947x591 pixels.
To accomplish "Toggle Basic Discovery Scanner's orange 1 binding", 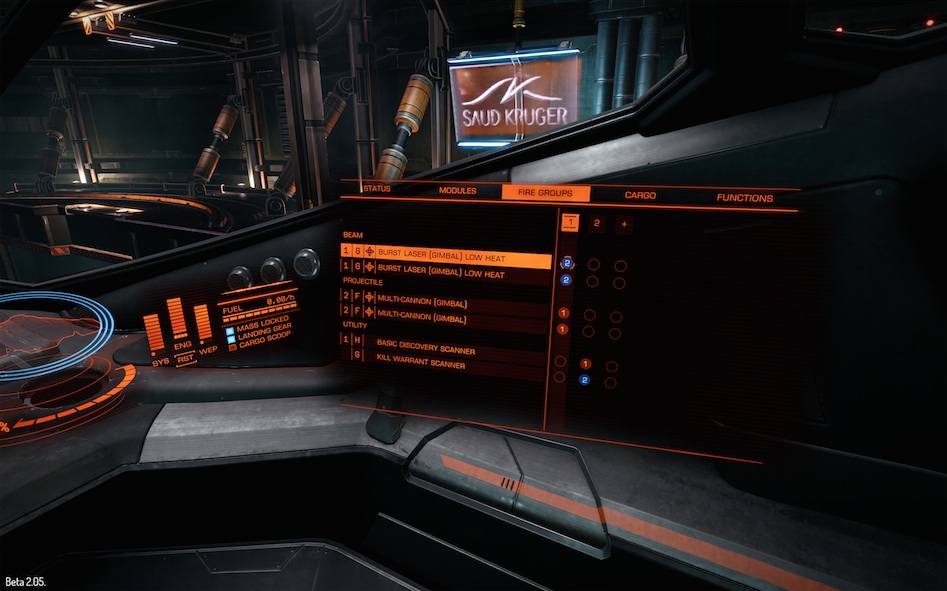I will click(x=586, y=364).
